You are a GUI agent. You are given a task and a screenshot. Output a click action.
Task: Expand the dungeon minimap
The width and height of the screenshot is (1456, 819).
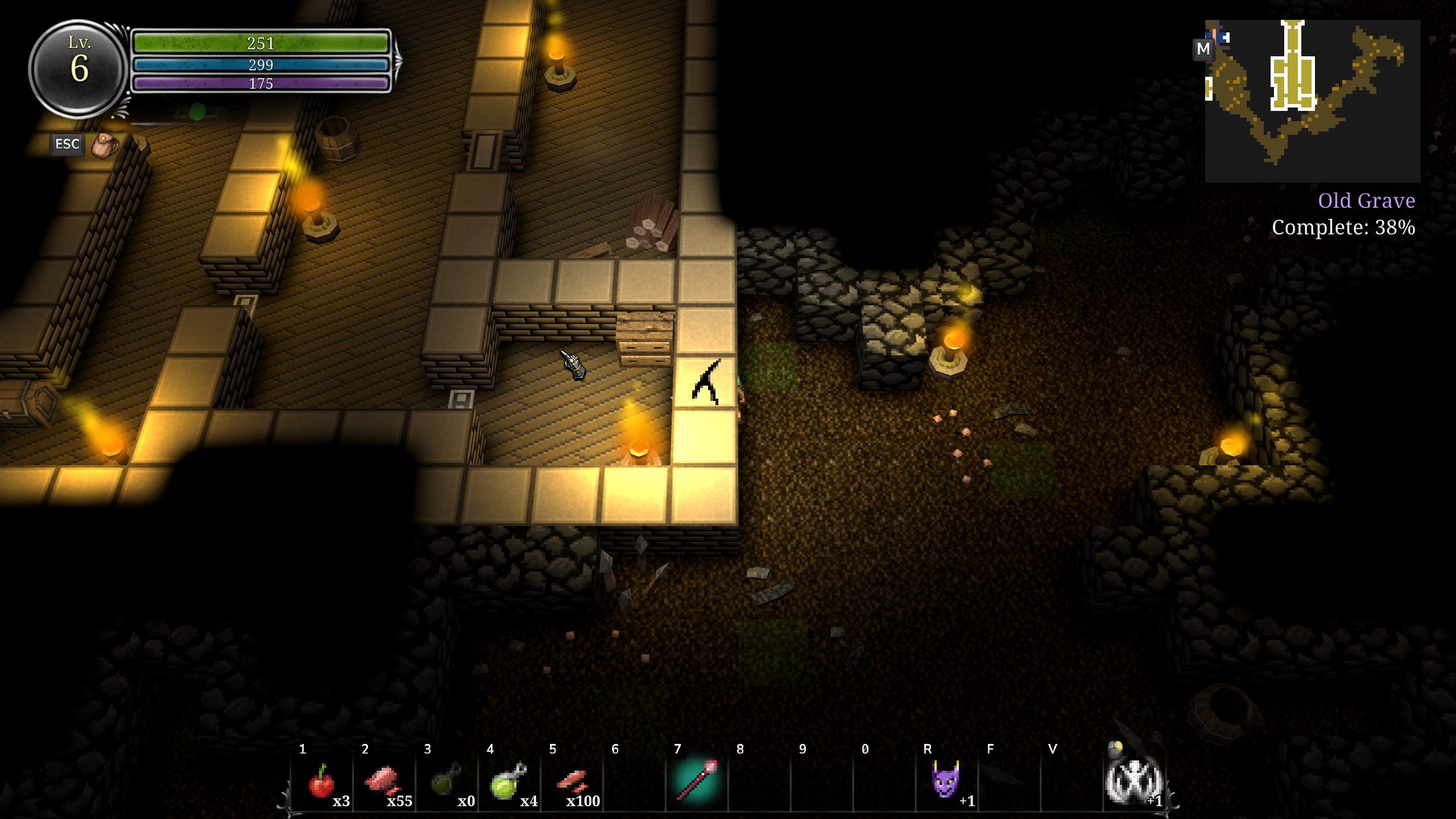coord(1313,101)
